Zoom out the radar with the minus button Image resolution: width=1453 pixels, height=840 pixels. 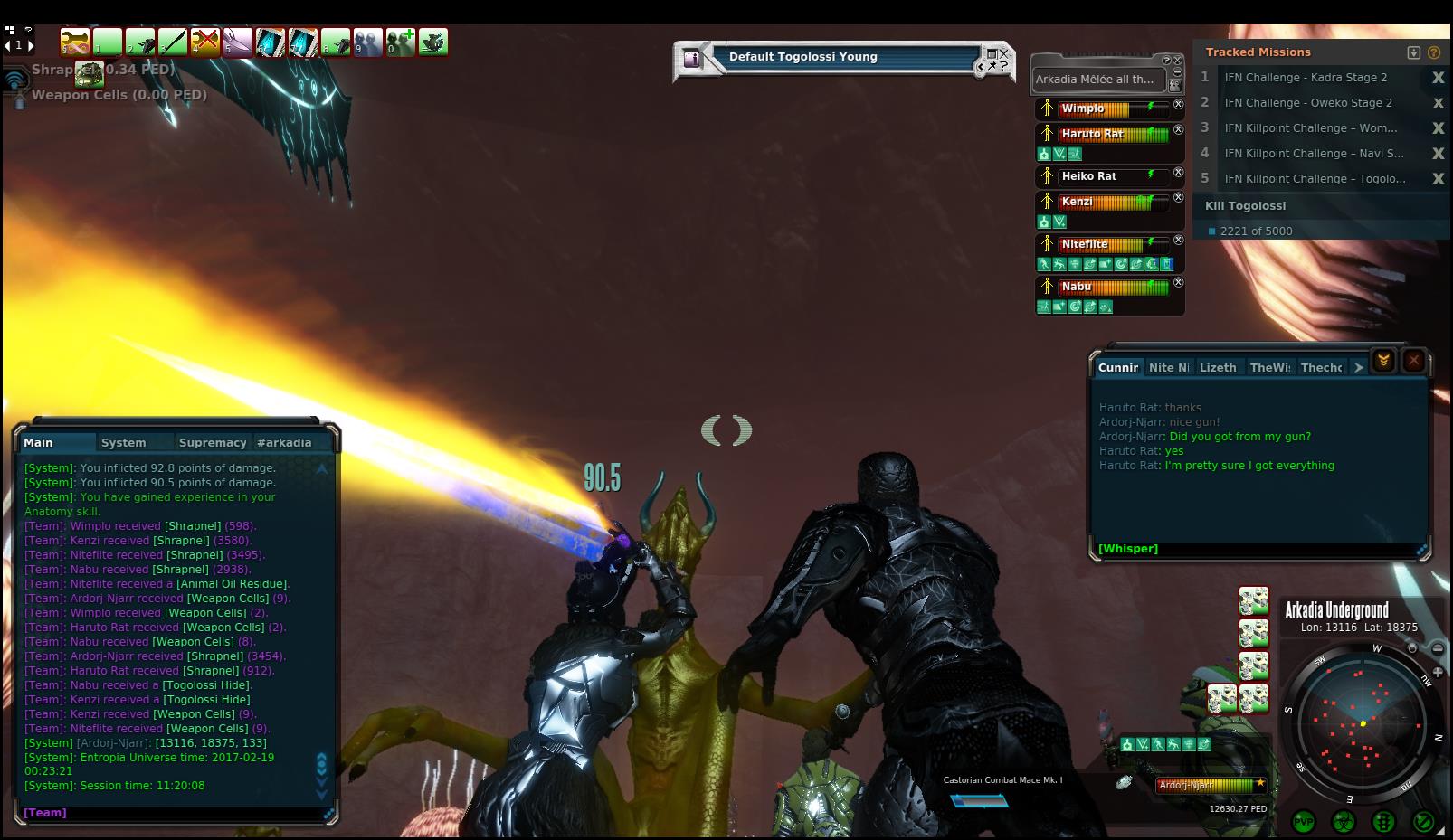pos(1438,648)
